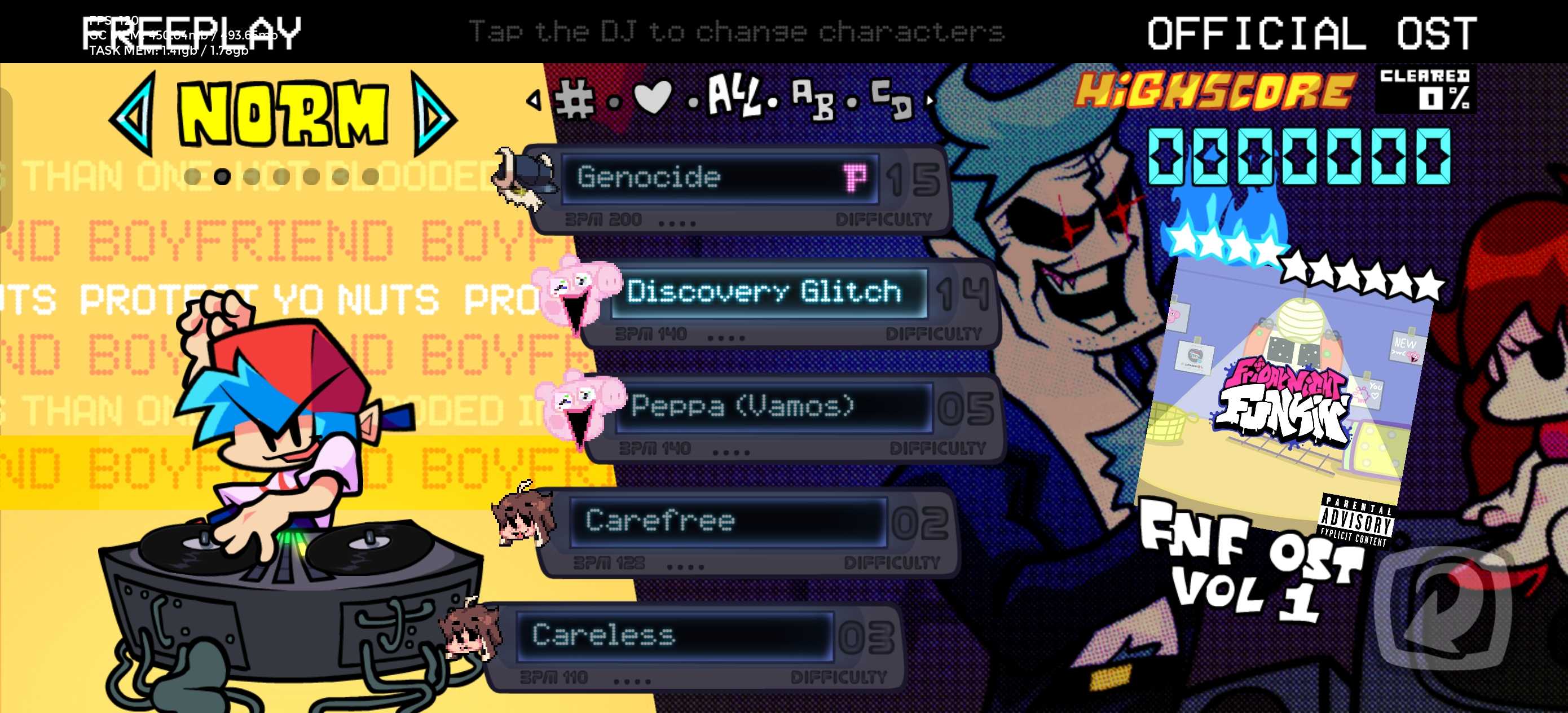
Task: Select the Genocide song
Action: click(718, 178)
